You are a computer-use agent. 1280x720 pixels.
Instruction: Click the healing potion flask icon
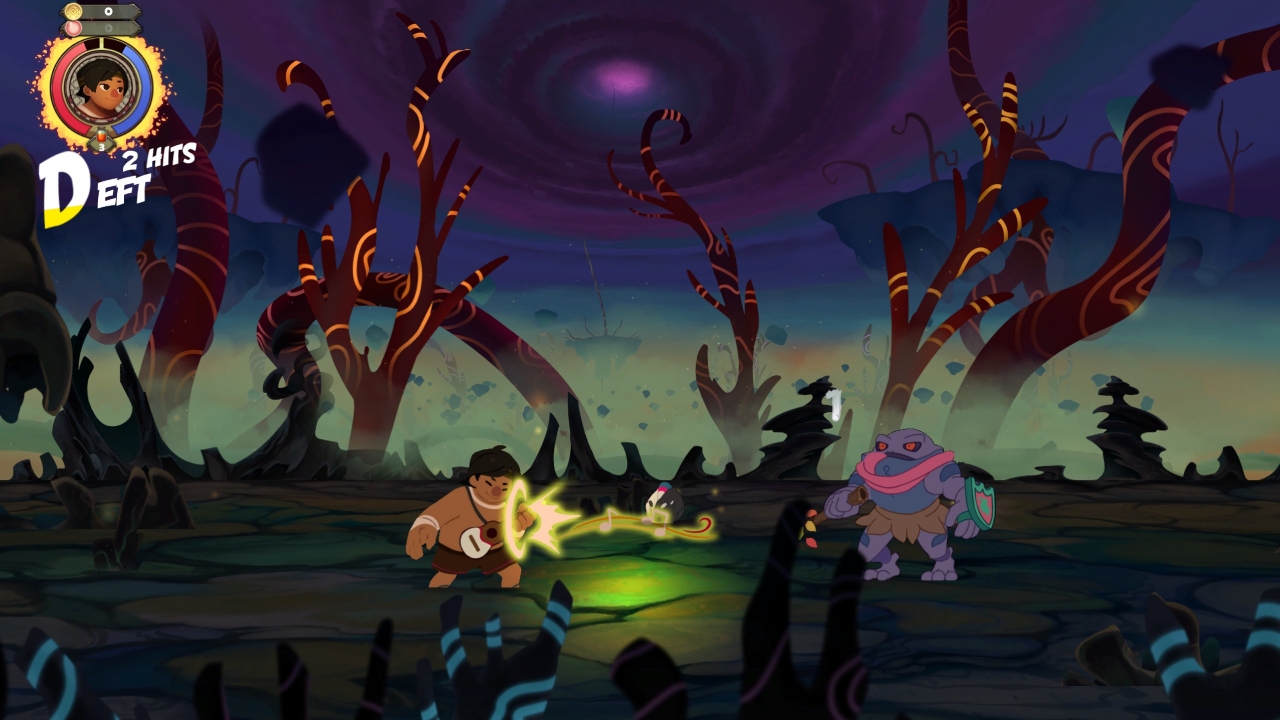[101, 134]
